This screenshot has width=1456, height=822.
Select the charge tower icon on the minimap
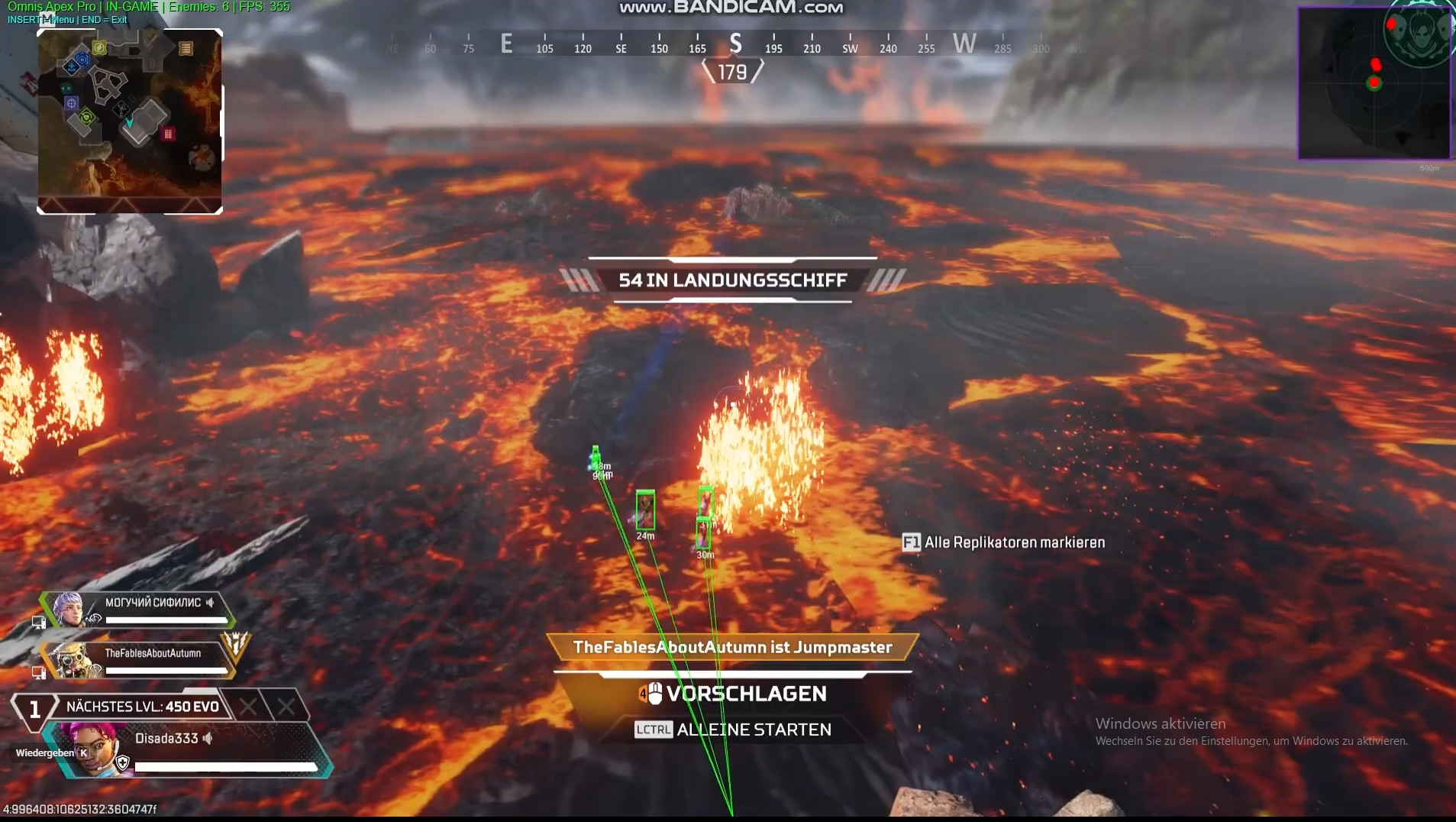[99, 48]
